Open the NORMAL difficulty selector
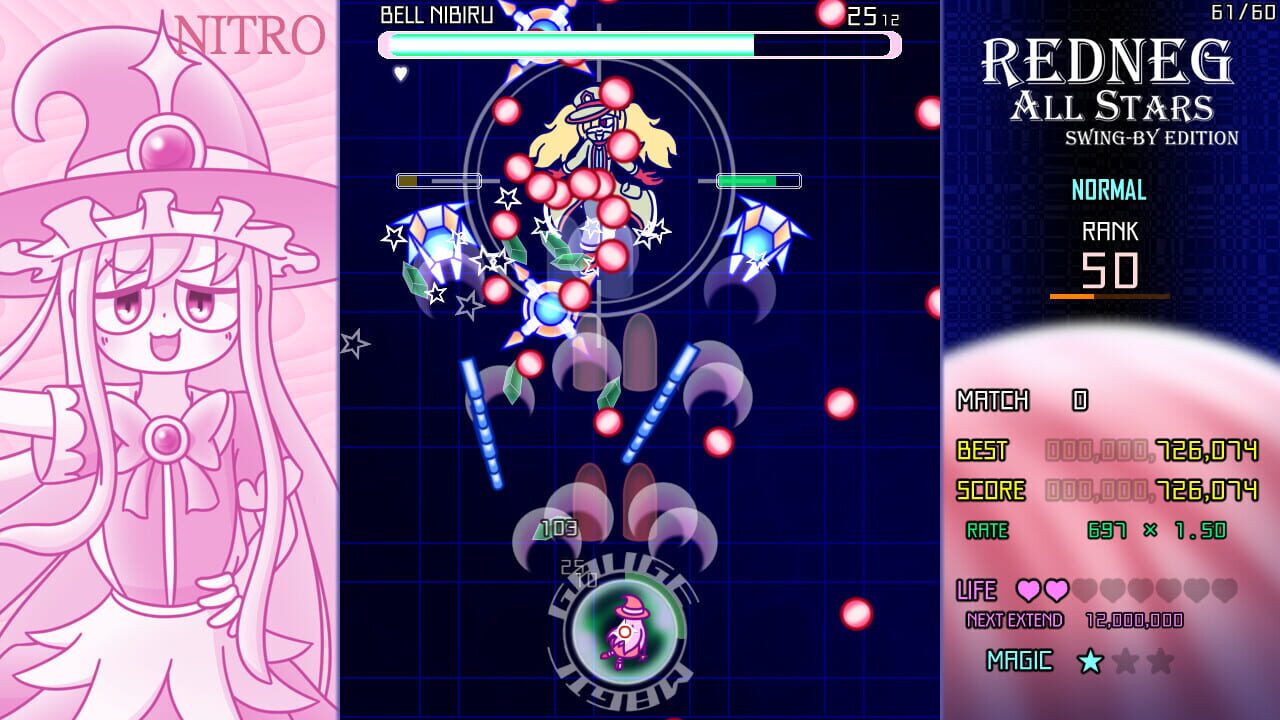 [1110, 190]
